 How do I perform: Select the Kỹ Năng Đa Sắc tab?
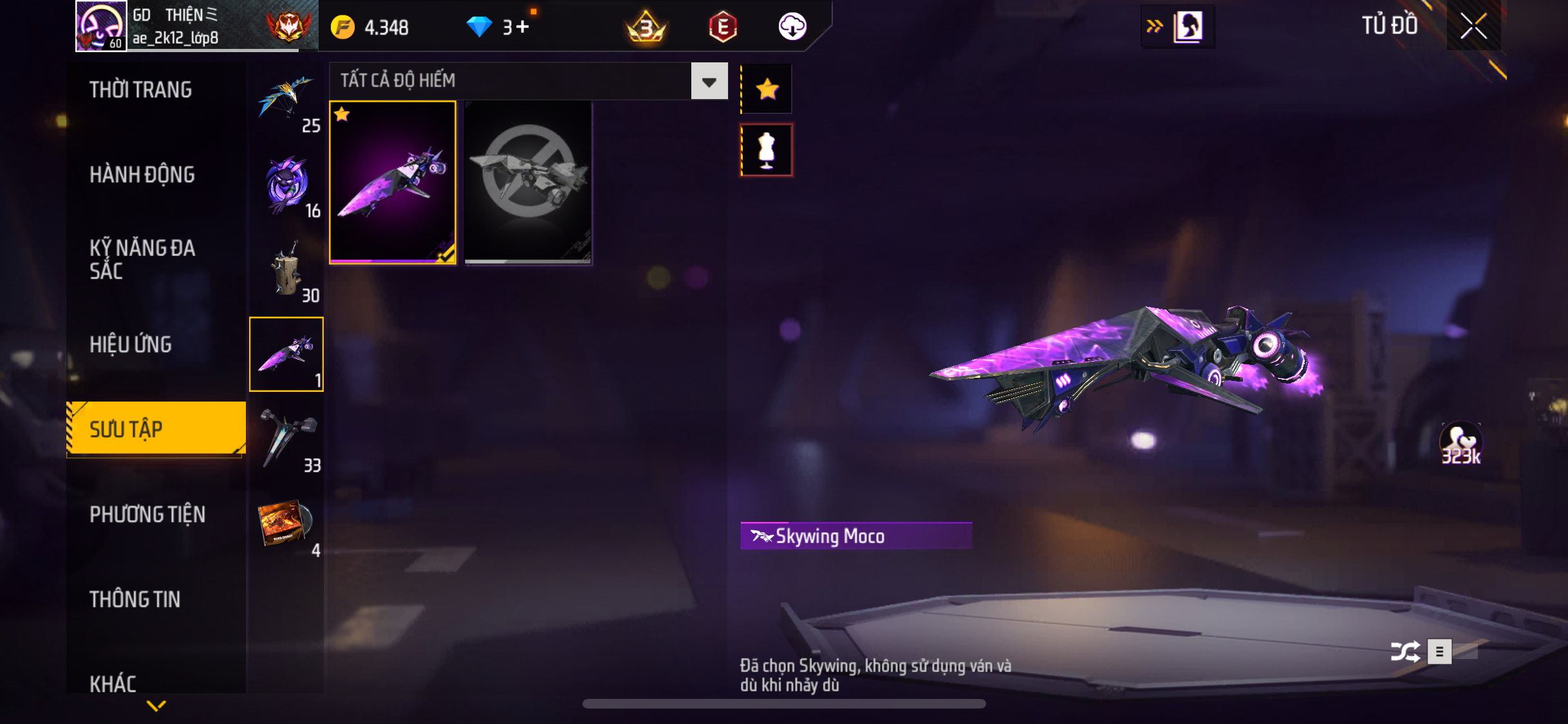pos(142,259)
